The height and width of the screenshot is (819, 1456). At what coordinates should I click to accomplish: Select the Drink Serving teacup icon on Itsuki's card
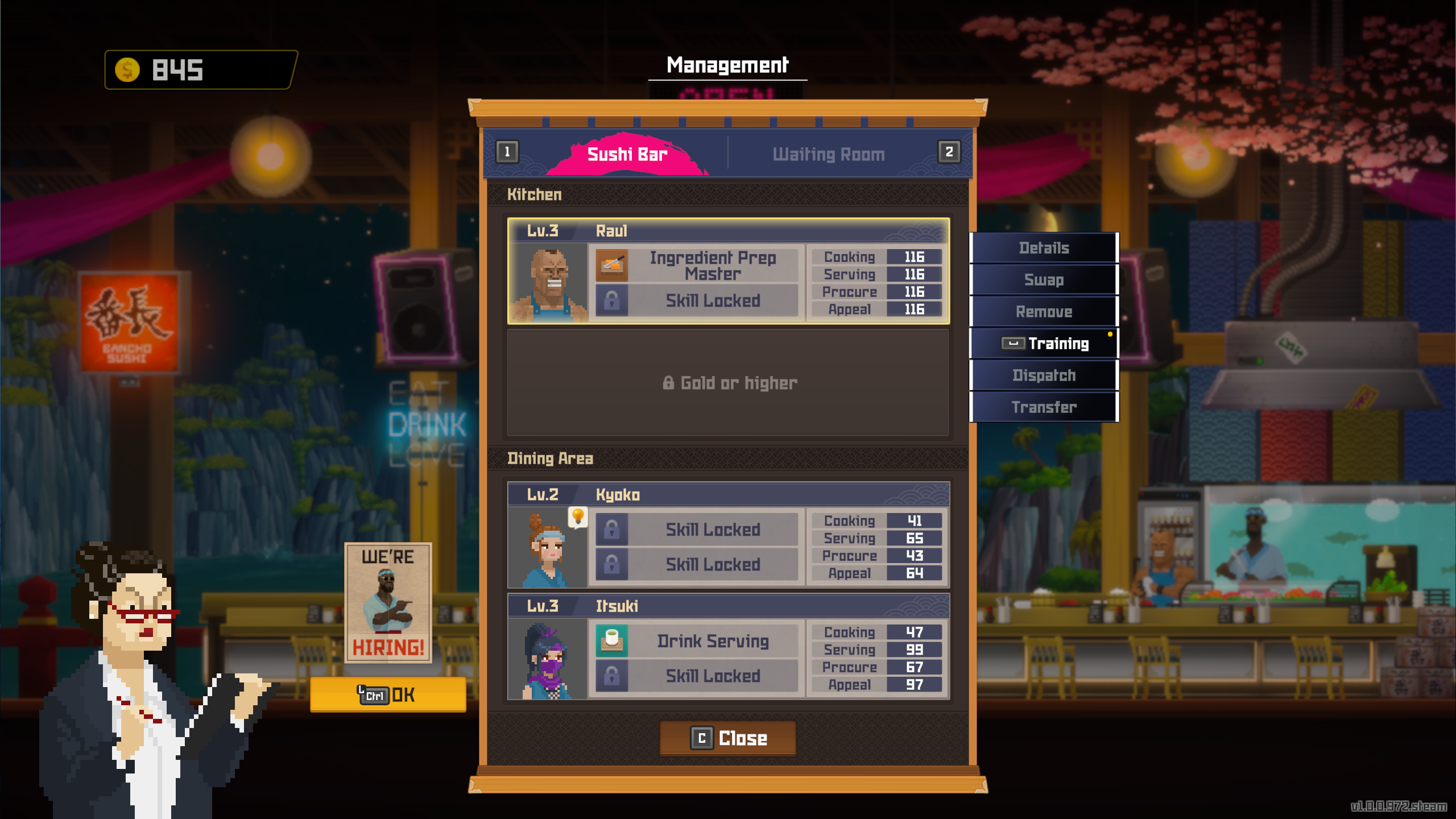[x=613, y=640]
